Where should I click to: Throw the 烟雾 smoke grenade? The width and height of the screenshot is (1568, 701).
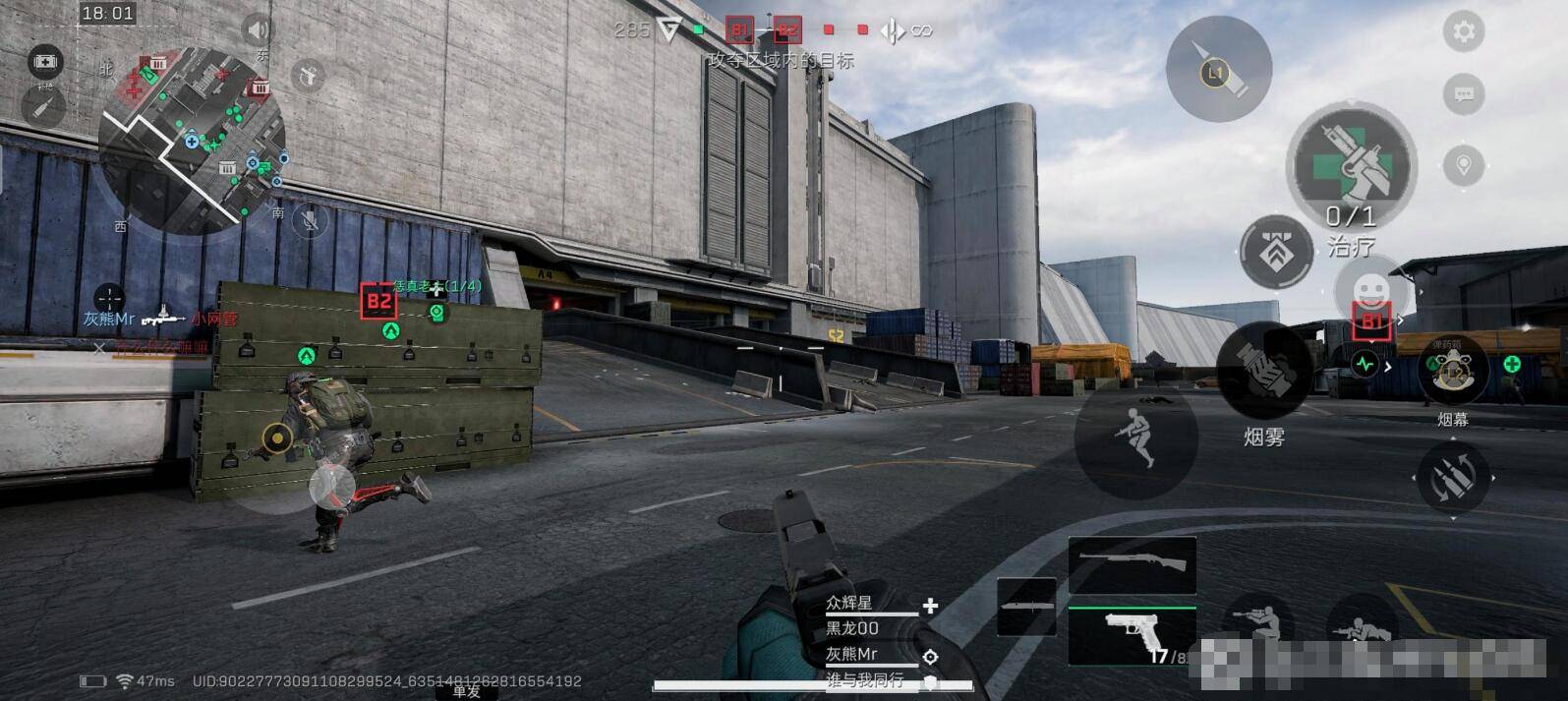click(1263, 373)
